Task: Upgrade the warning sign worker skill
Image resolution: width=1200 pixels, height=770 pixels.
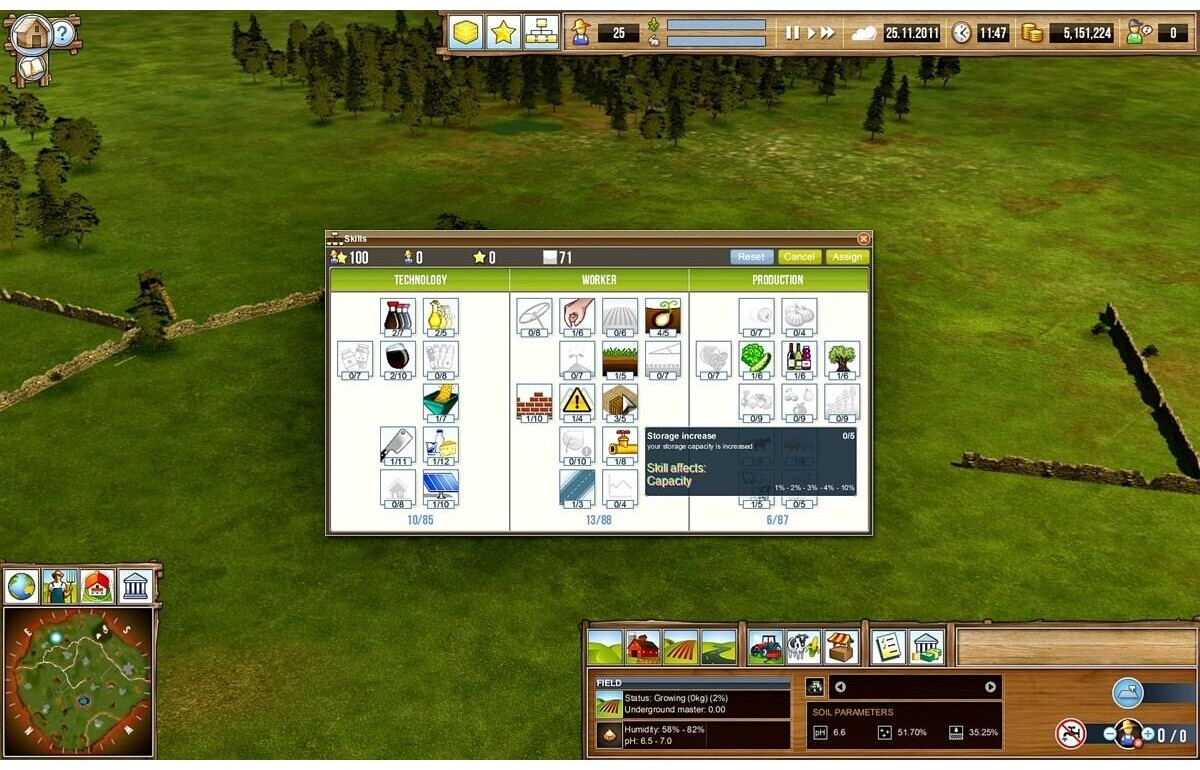Action: [577, 401]
